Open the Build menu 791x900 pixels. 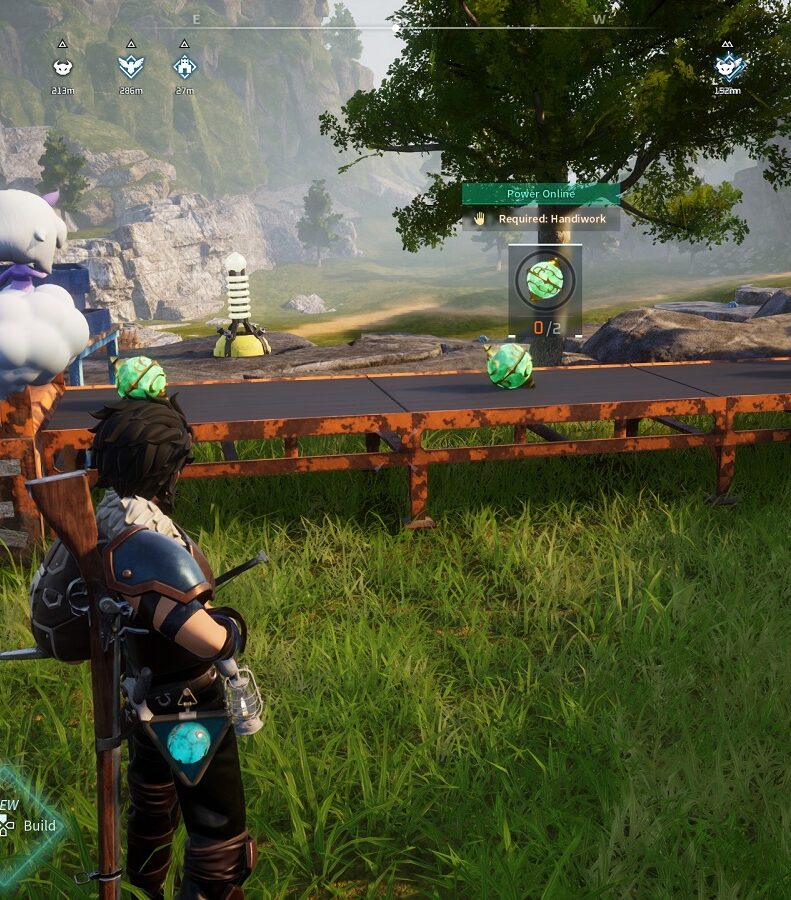click(x=38, y=826)
